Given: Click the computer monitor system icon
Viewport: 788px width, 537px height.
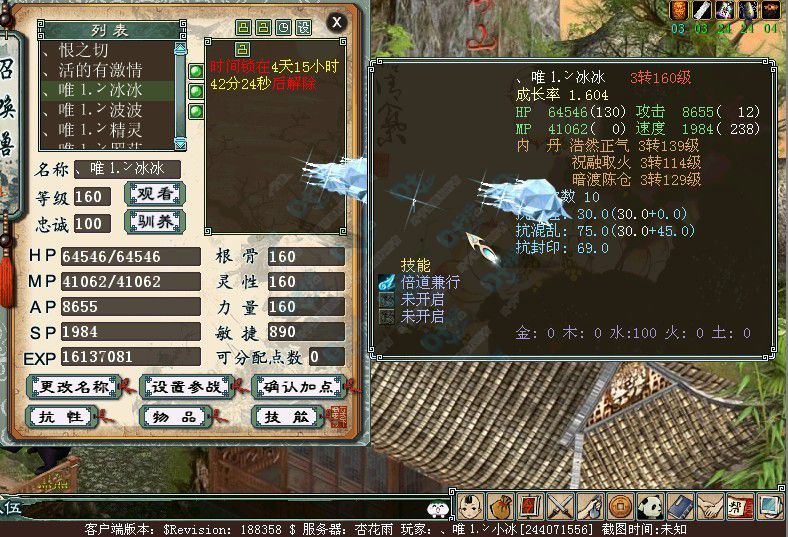Looking at the screenshot, I should pyautogui.click(x=768, y=506).
